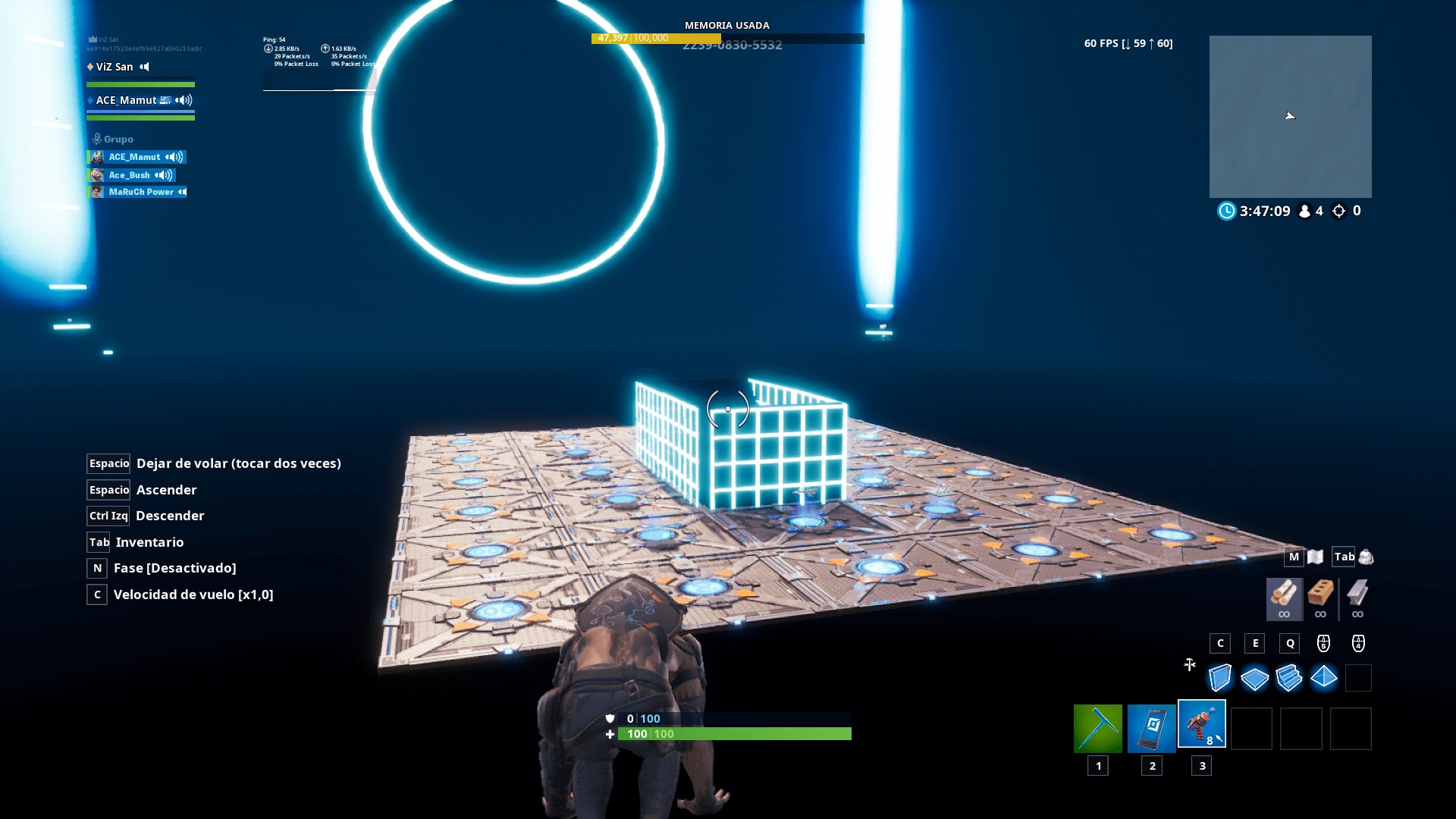Mute the speaker icon next to ViZ San
Screen dimensions: 1456x819
(144, 67)
